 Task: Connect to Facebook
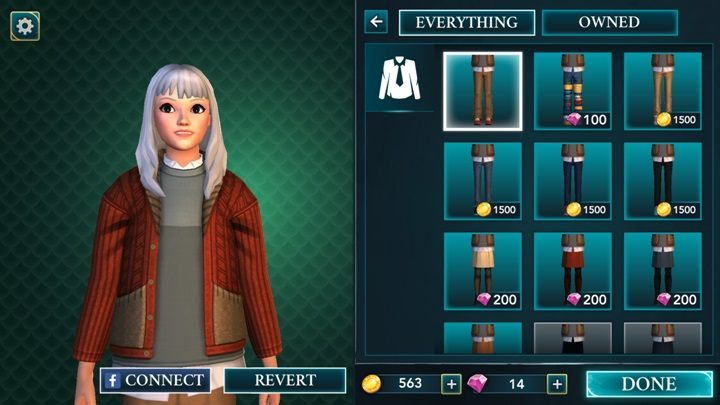154,380
